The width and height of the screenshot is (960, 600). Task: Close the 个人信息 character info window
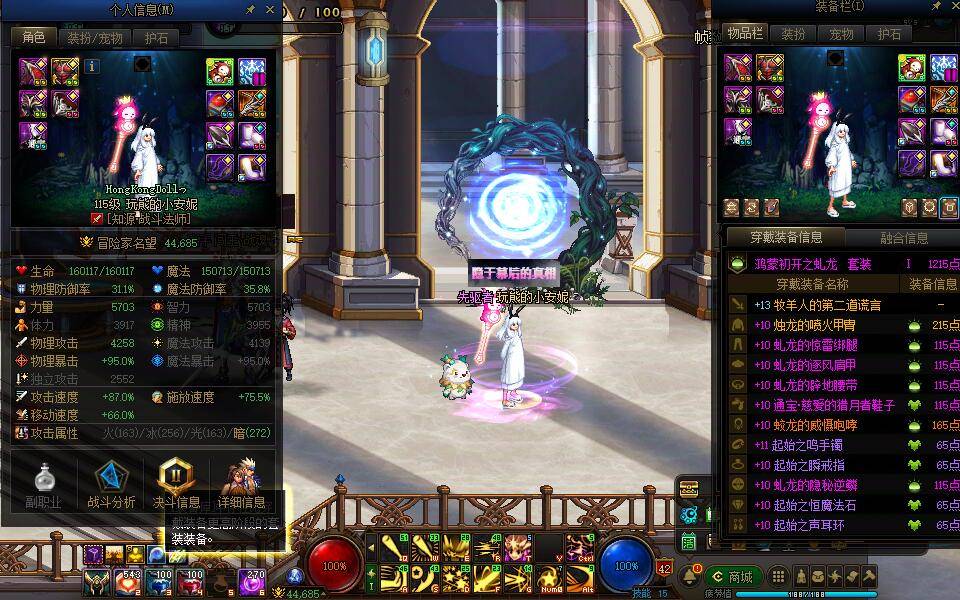pos(270,9)
